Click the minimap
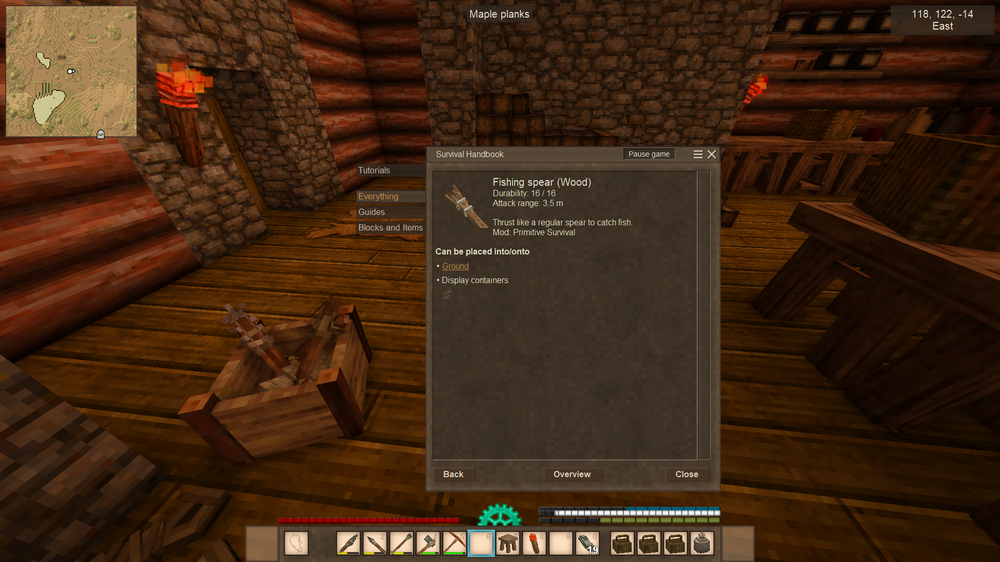This screenshot has width=1000, height=562. [x=72, y=72]
